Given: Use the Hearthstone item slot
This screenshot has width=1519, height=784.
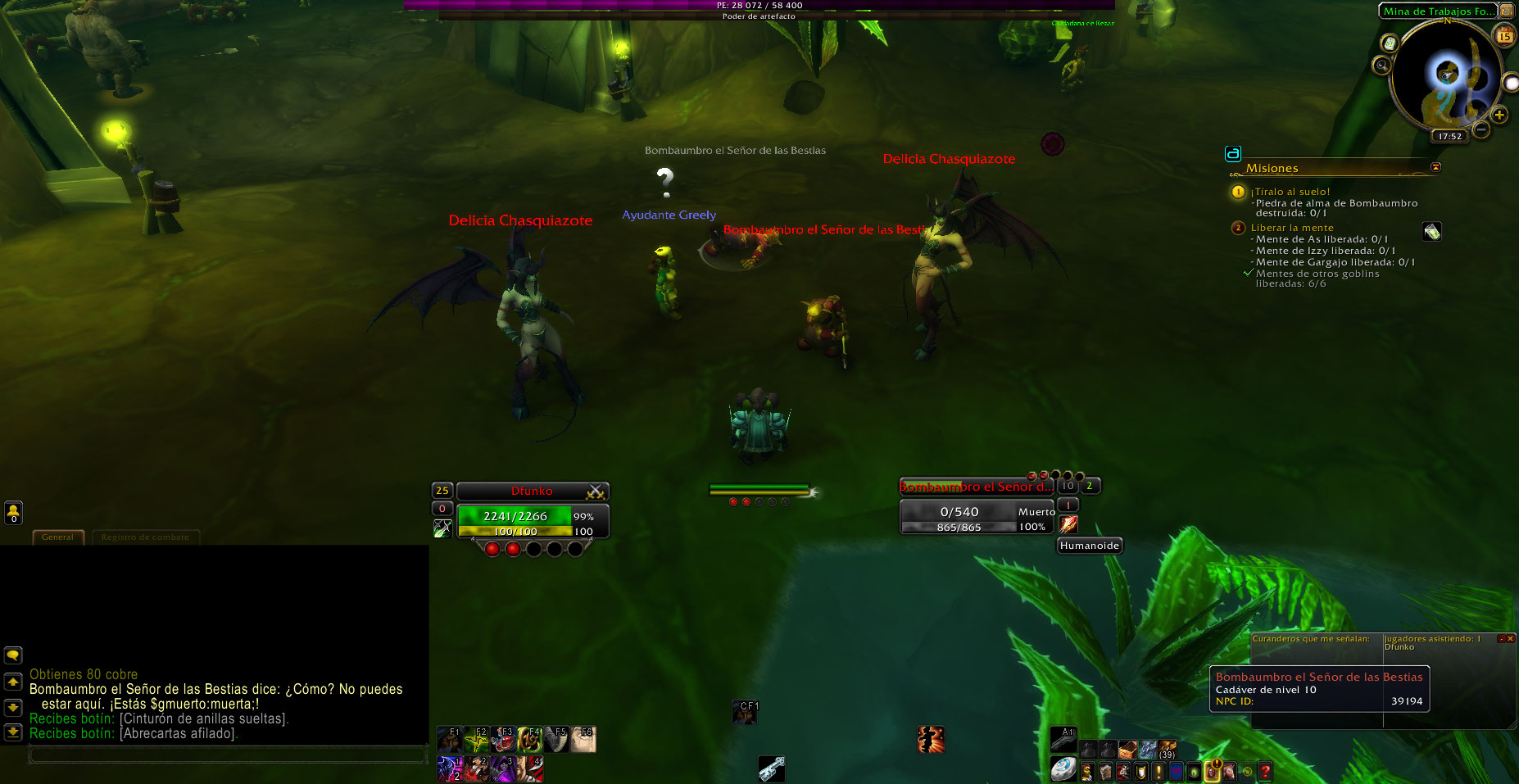Looking at the screenshot, I should [x=1063, y=769].
